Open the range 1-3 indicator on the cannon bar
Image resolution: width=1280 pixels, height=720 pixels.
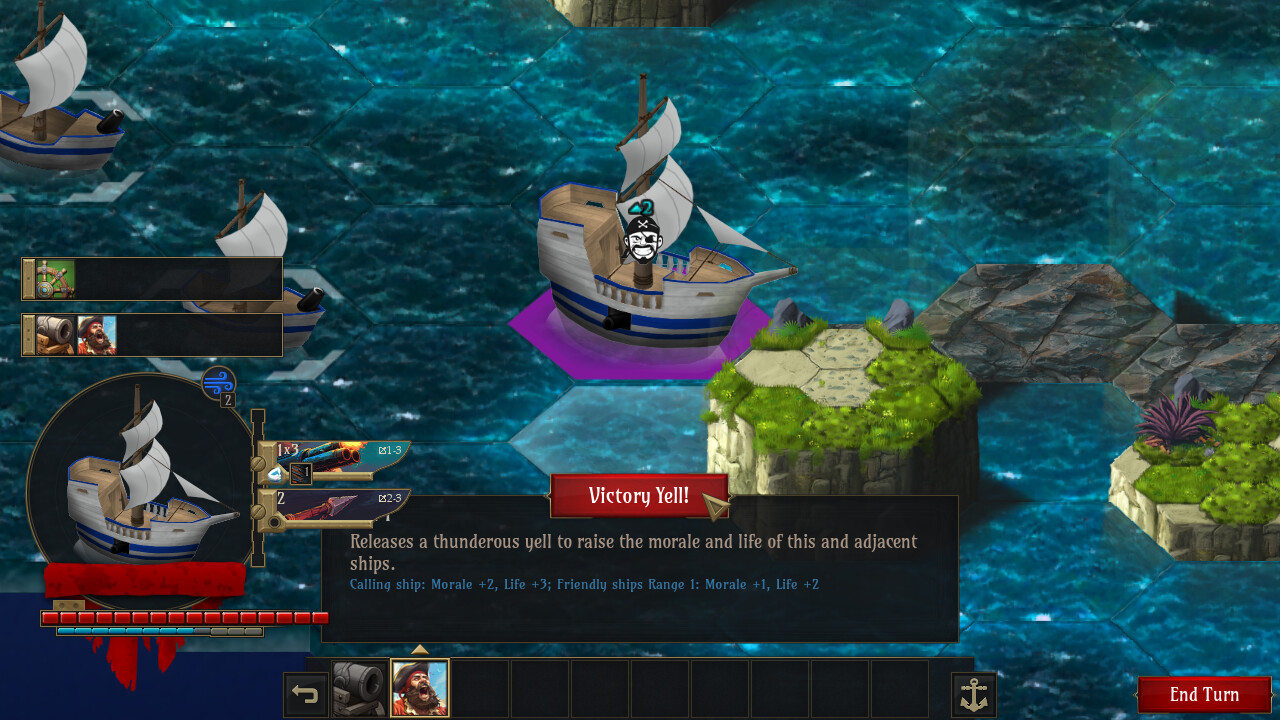(x=392, y=450)
